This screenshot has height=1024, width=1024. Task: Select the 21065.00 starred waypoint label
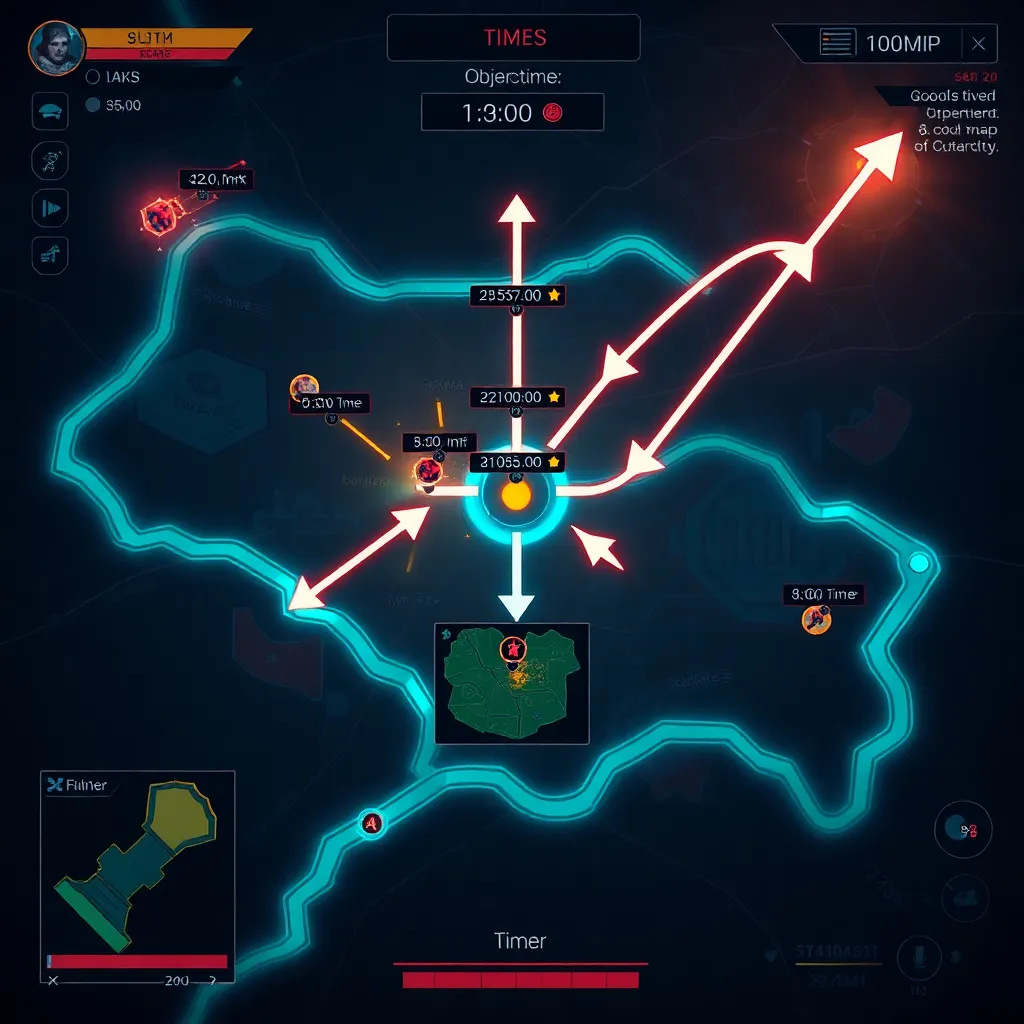click(517, 462)
